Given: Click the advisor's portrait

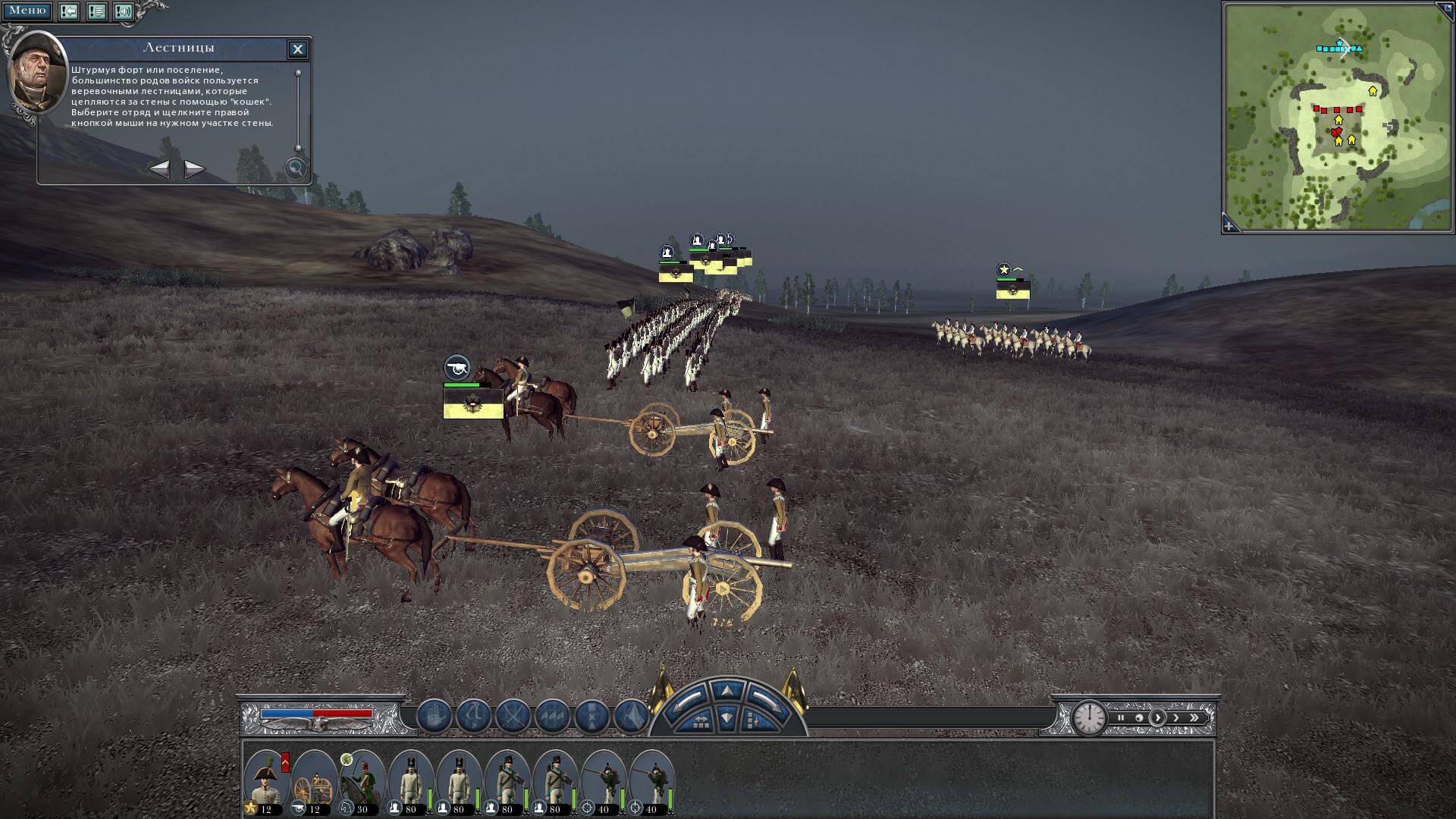Looking at the screenshot, I should tap(36, 72).
